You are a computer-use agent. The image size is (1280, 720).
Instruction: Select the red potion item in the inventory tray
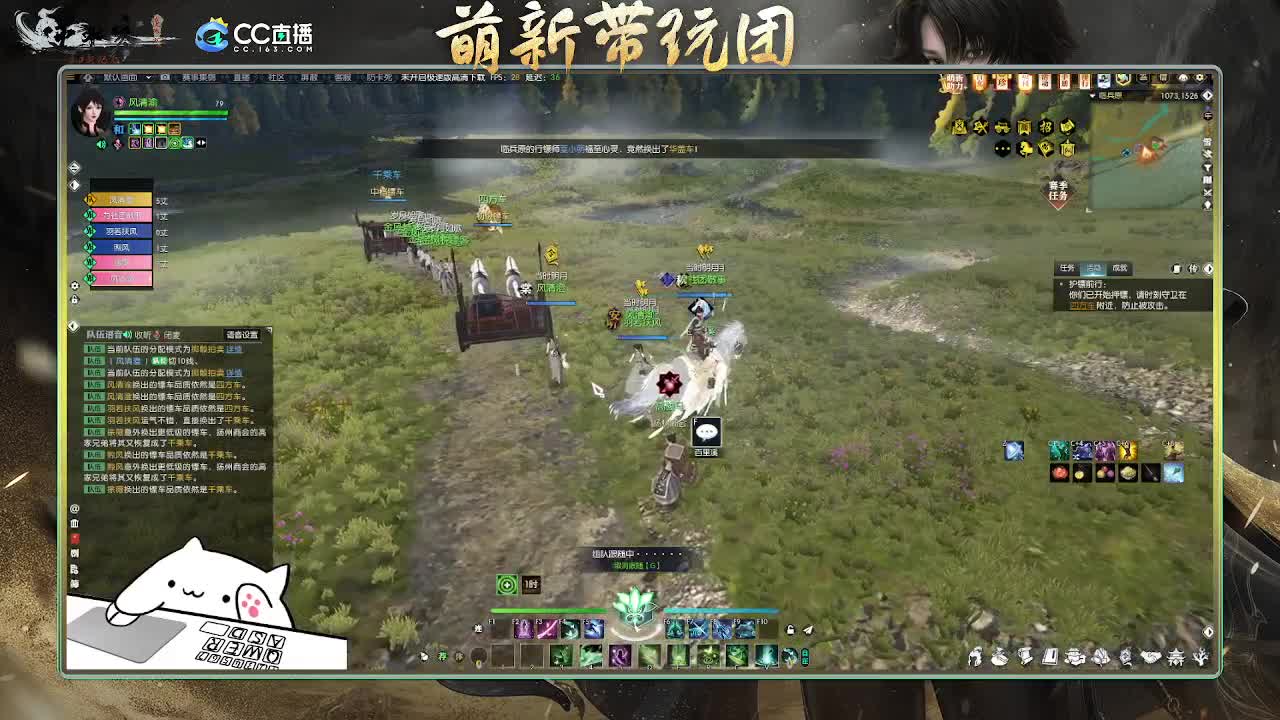point(1059,472)
